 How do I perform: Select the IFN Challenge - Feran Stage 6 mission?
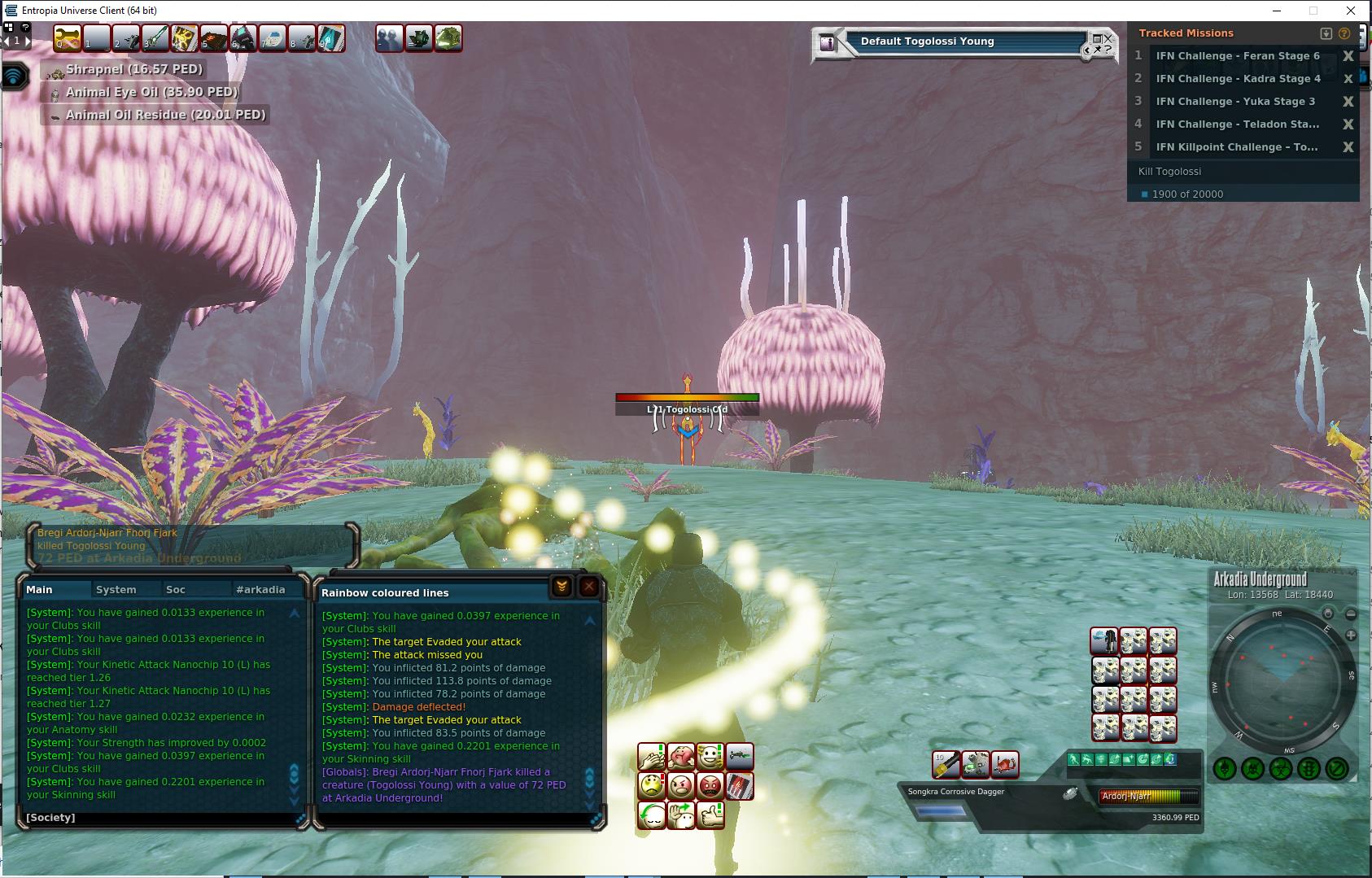coord(1237,56)
